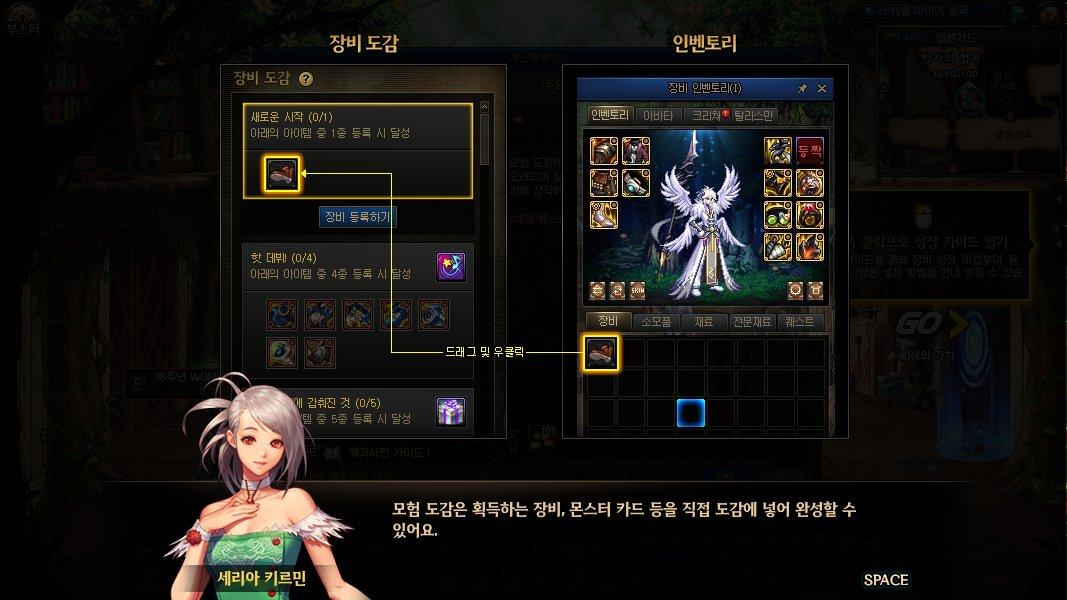1067x600 pixels.
Task: Select the shoe item in inventory grid
Action: [601, 353]
